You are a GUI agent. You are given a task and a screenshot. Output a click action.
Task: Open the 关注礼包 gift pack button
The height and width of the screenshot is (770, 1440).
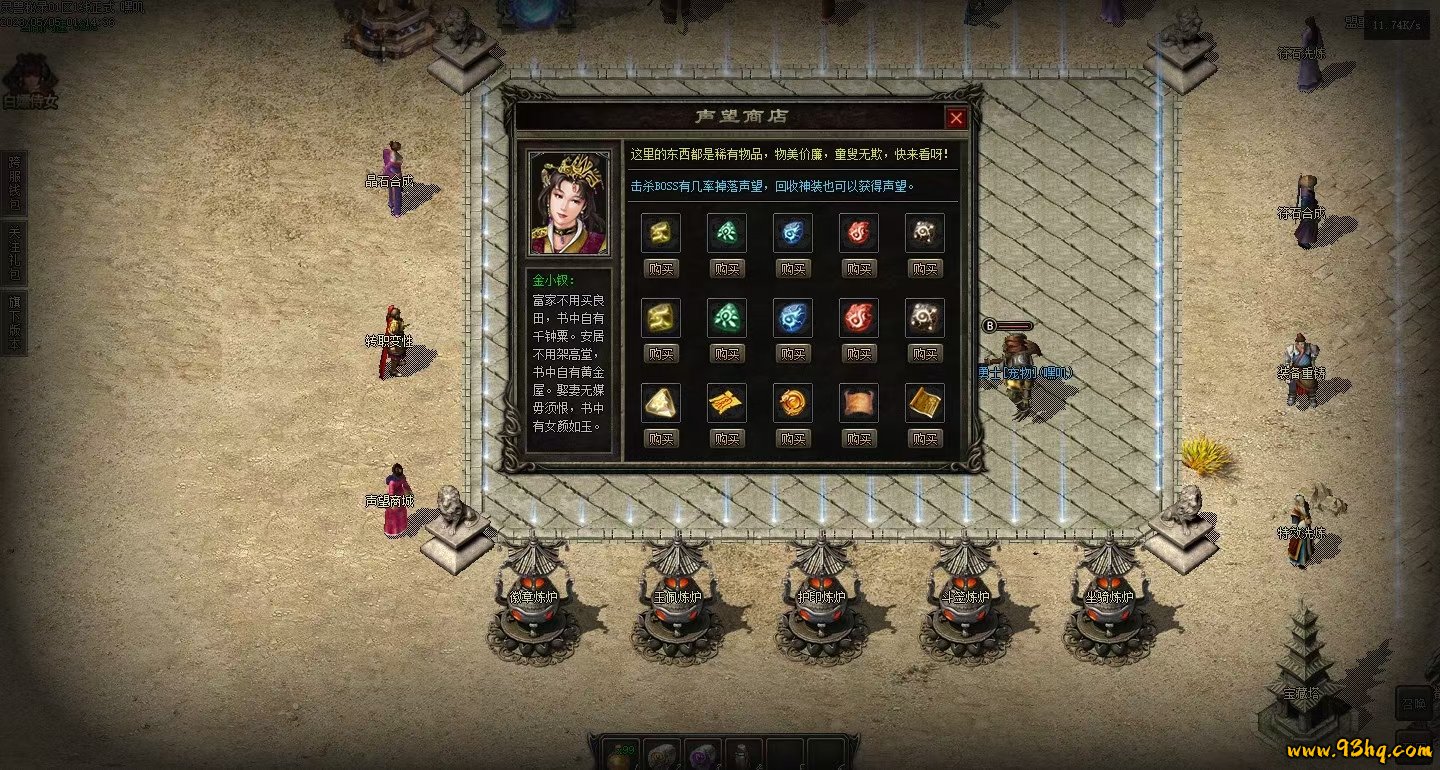point(14,252)
